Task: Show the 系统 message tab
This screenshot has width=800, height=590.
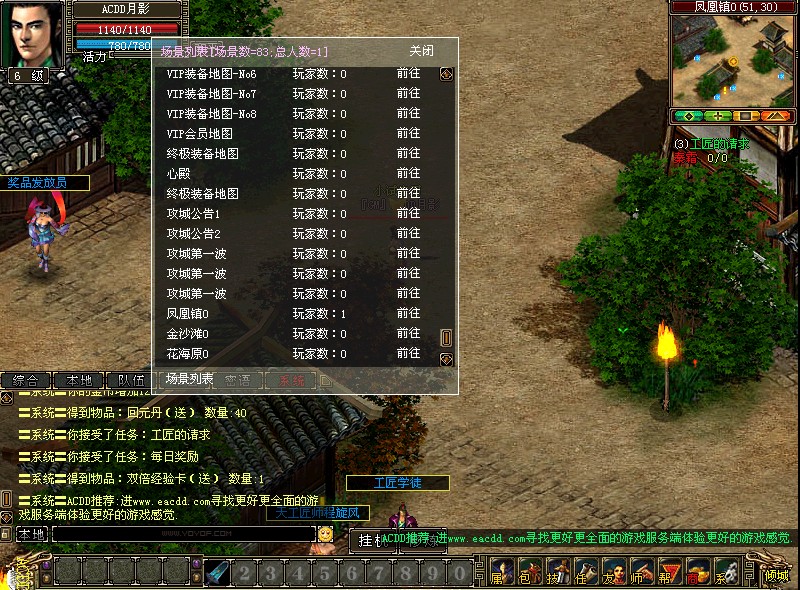Action: [x=291, y=381]
